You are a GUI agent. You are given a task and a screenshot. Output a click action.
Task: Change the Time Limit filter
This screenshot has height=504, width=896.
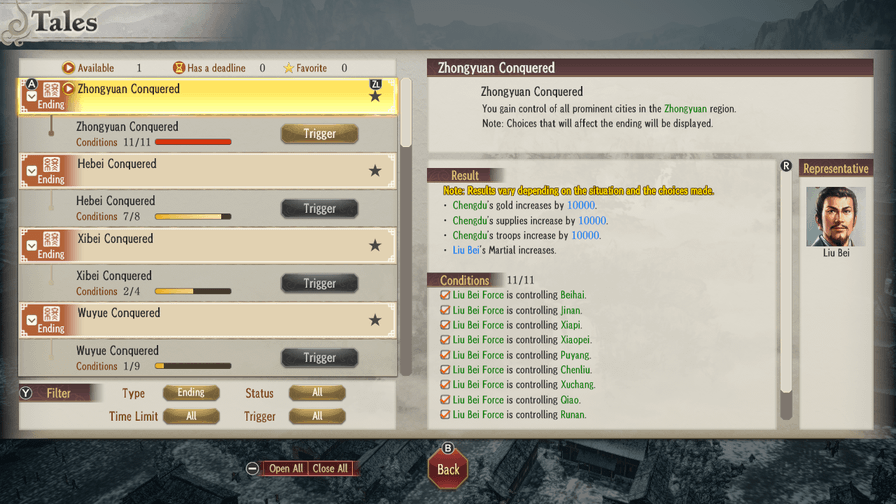point(191,416)
